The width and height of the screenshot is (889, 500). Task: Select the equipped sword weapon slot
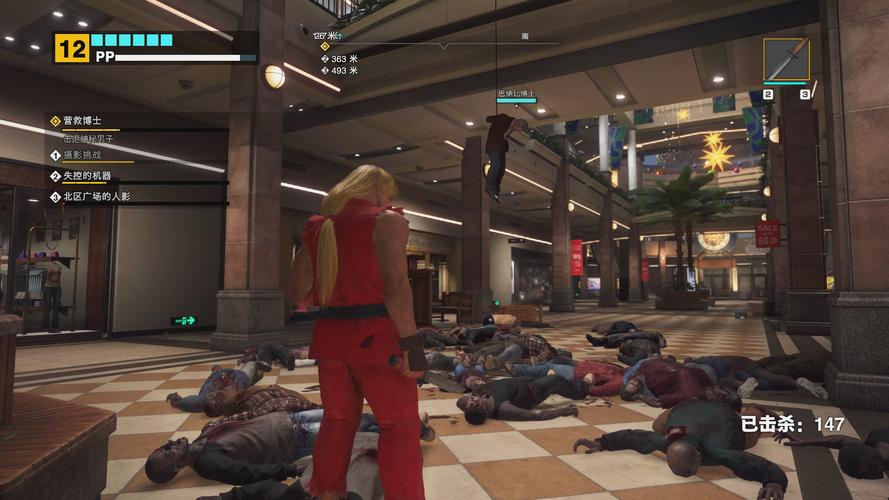tap(786, 60)
